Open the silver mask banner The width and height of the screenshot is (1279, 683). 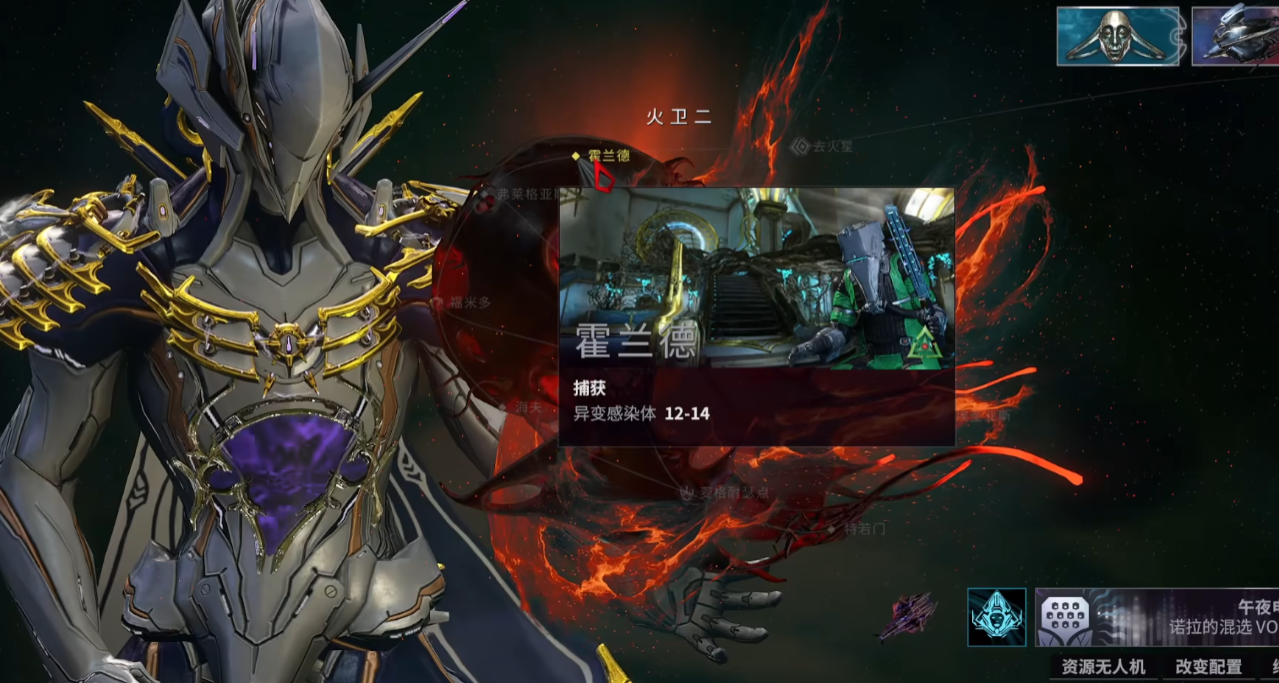click(1119, 37)
